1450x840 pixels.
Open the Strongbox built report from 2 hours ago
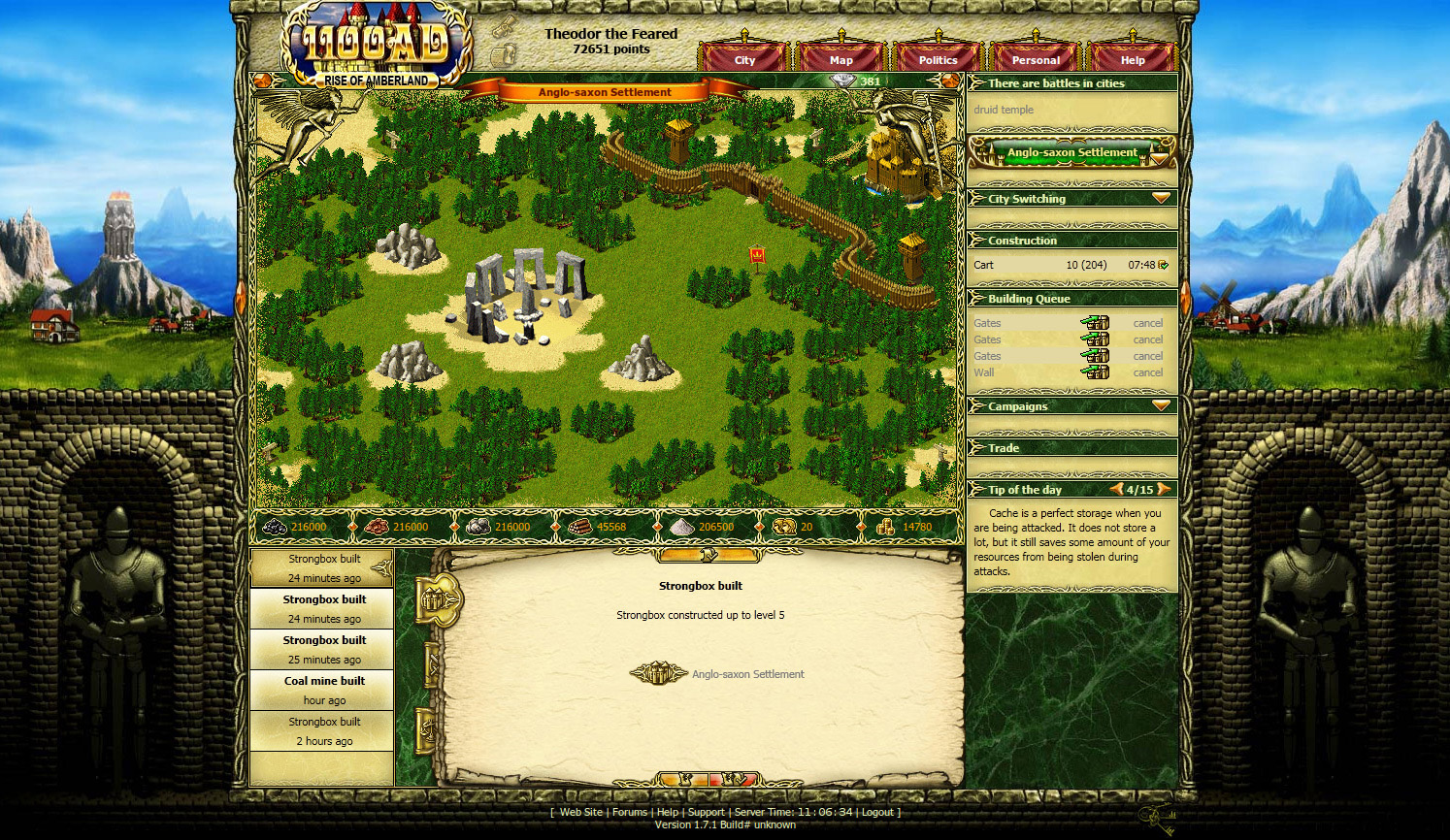tap(324, 730)
